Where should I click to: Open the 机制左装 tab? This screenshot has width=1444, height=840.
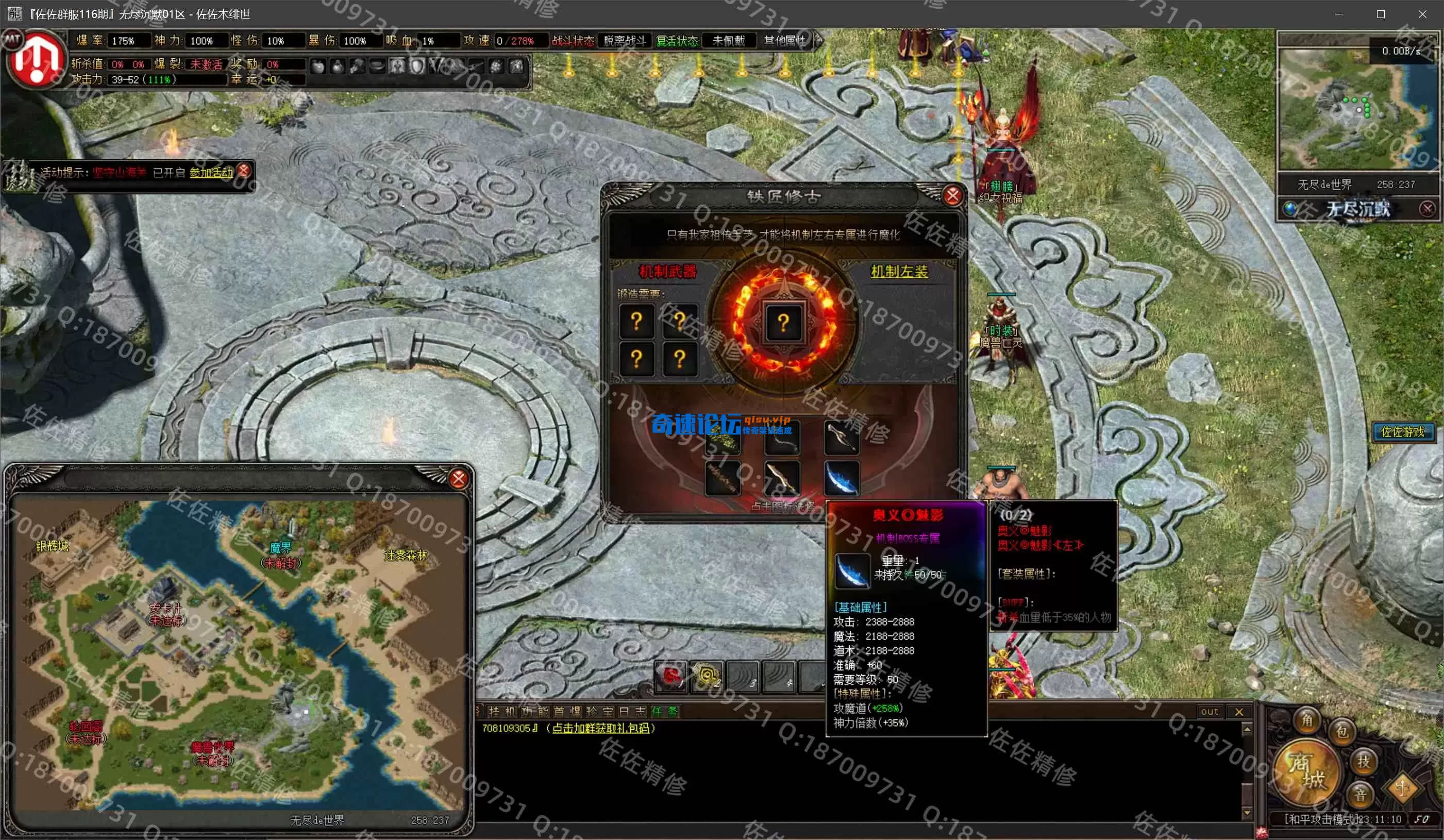pyautogui.click(x=899, y=272)
